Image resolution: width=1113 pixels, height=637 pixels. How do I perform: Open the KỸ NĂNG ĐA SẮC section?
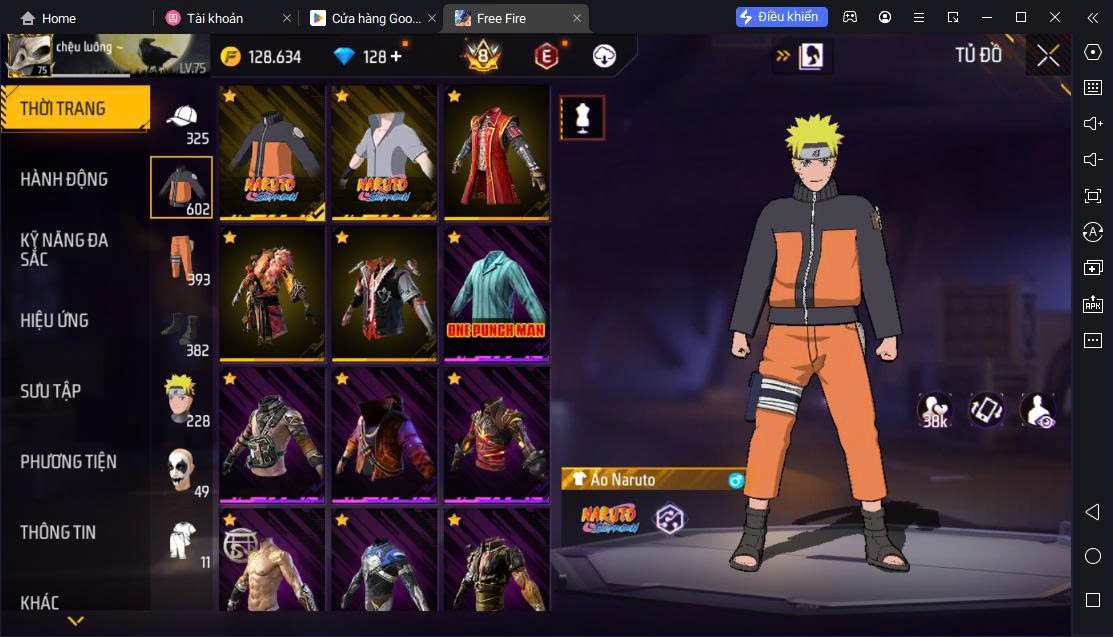[x=64, y=249]
